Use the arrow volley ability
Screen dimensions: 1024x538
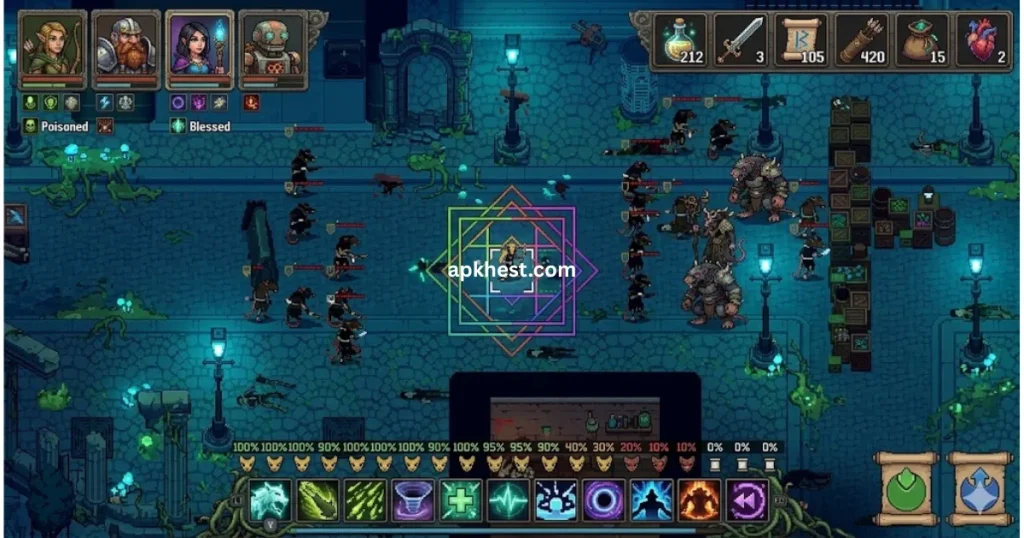tap(365, 499)
